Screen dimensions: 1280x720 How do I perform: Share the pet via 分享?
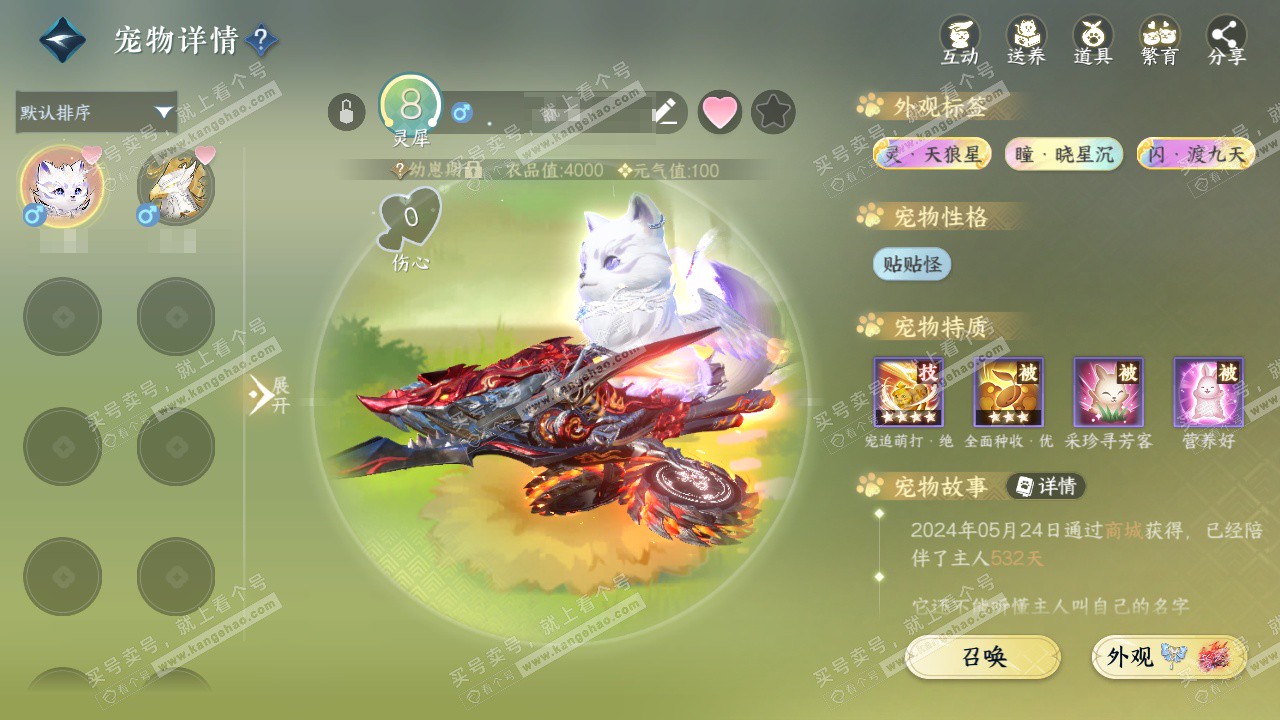(1227, 41)
